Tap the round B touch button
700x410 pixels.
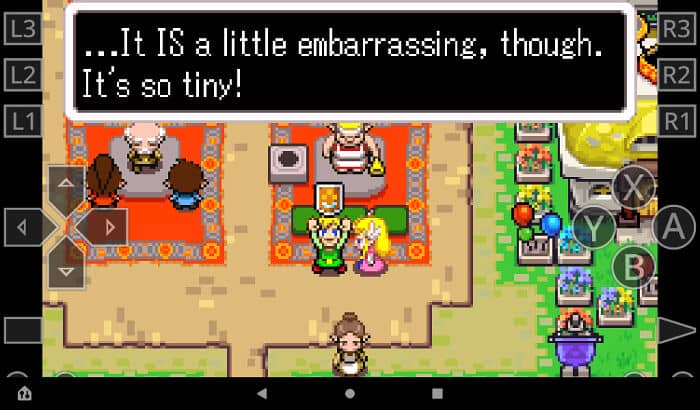pyautogui.click(x=633, y=266)
